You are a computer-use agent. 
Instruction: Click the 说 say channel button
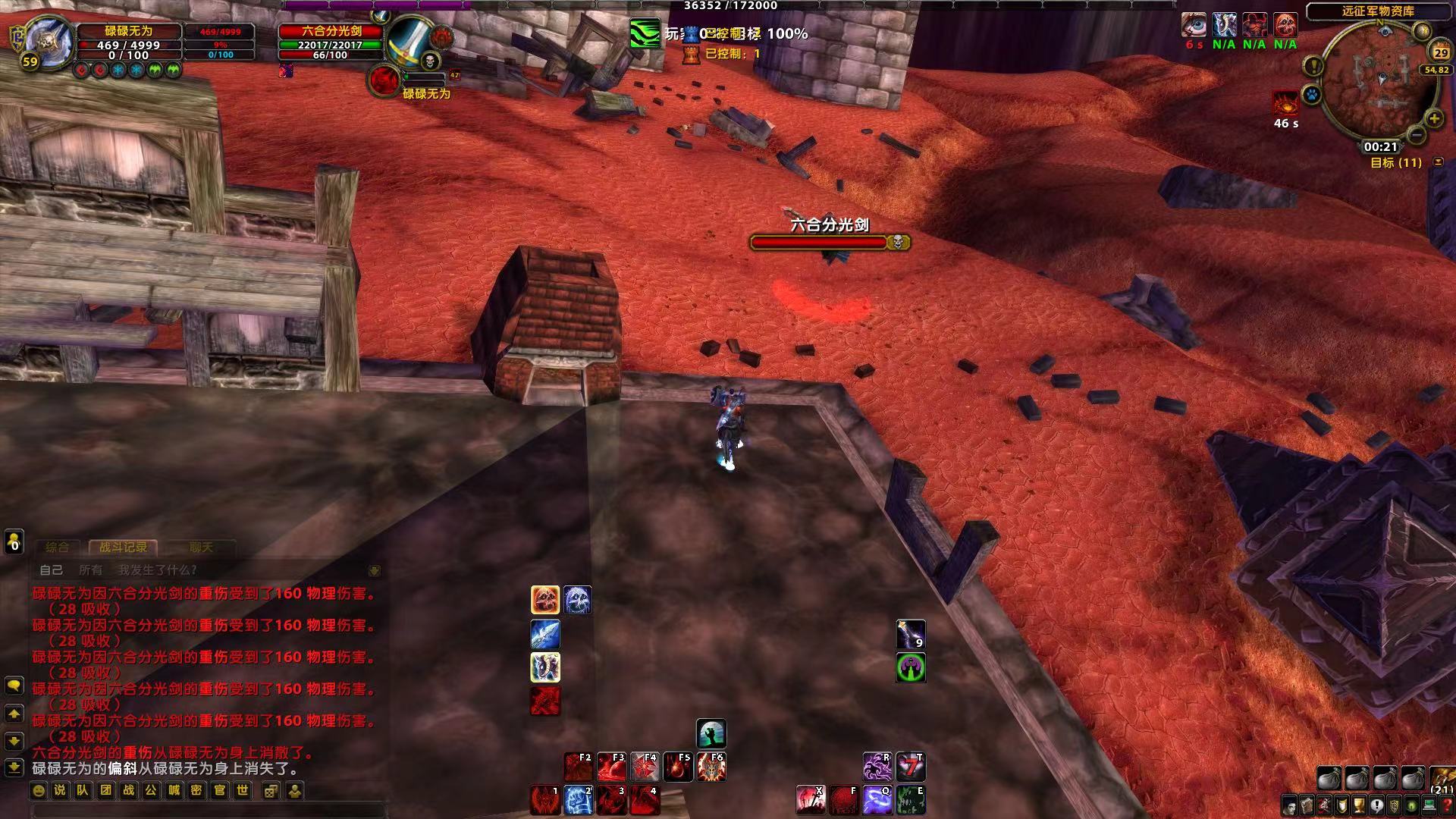tap(60, 790)
